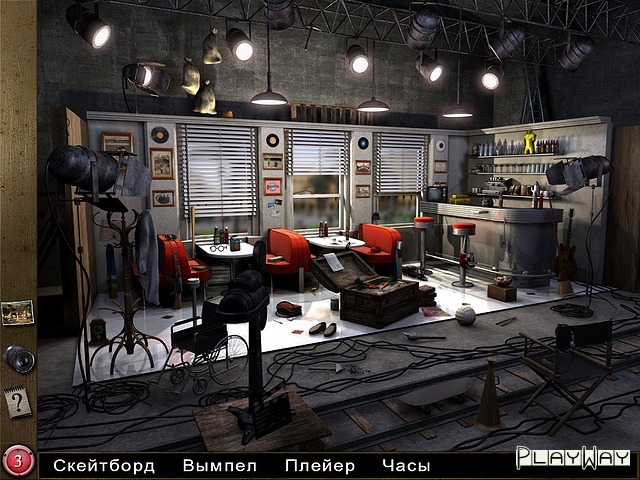The width and height of the screenshot is (640, 480).
Task: Choose 'Плейер' from the item list
Action: [319, 465]
